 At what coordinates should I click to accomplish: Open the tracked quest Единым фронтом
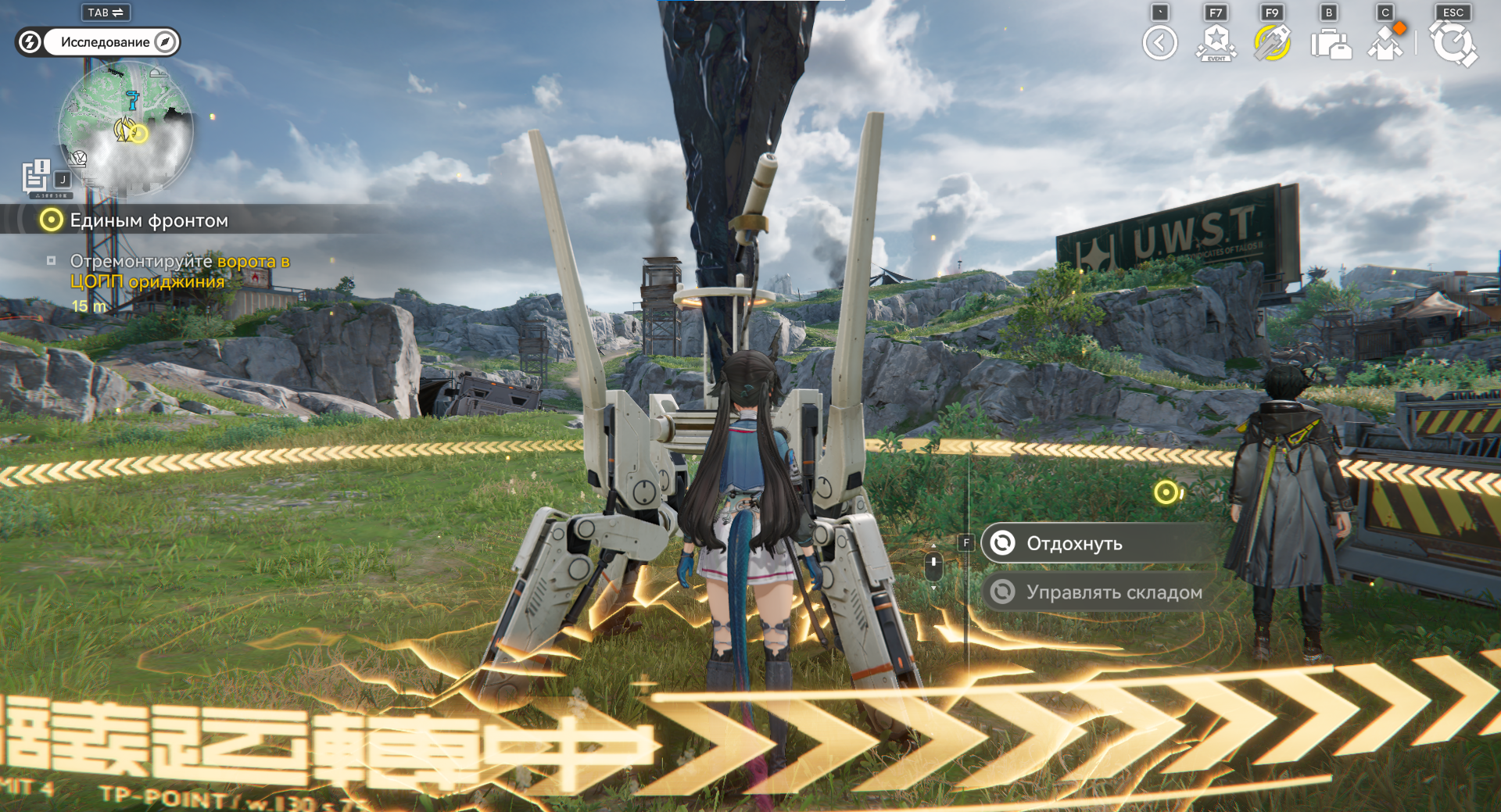pyautogui.click(x=149, y=220)
